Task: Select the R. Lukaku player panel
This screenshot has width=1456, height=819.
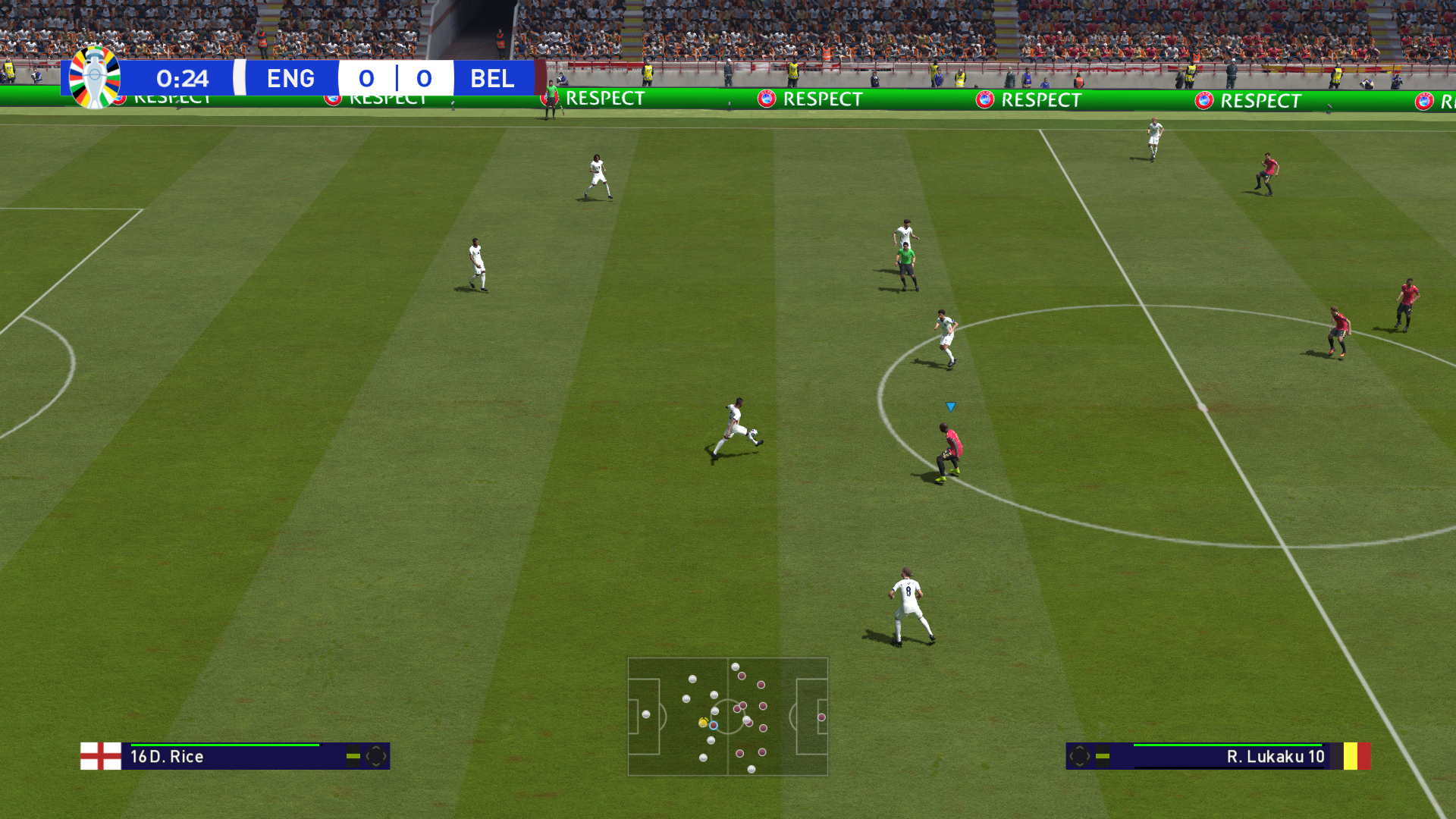Action: (x=1217, y=756)
